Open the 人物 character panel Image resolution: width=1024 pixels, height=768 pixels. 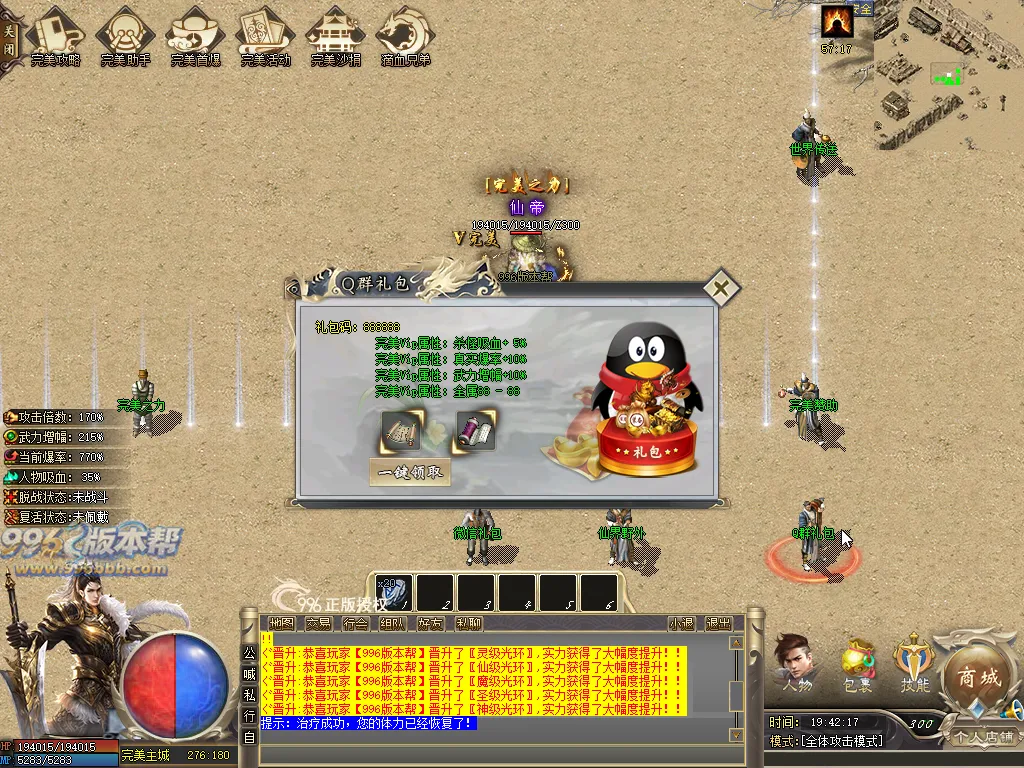point(795,662)
